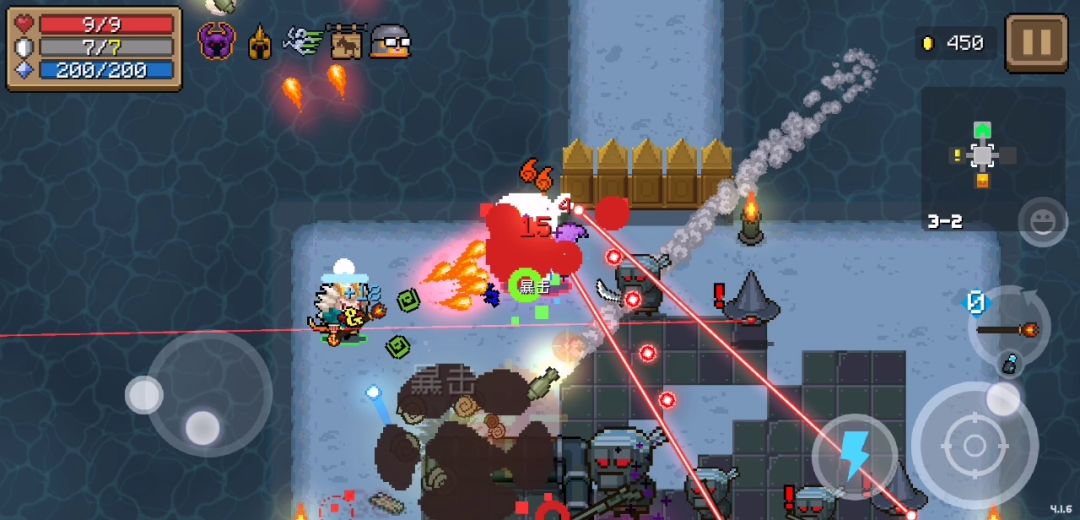Inspect the purple horned demon buff icon
The width and height of the screenshot is (1080, 520).
217,42
